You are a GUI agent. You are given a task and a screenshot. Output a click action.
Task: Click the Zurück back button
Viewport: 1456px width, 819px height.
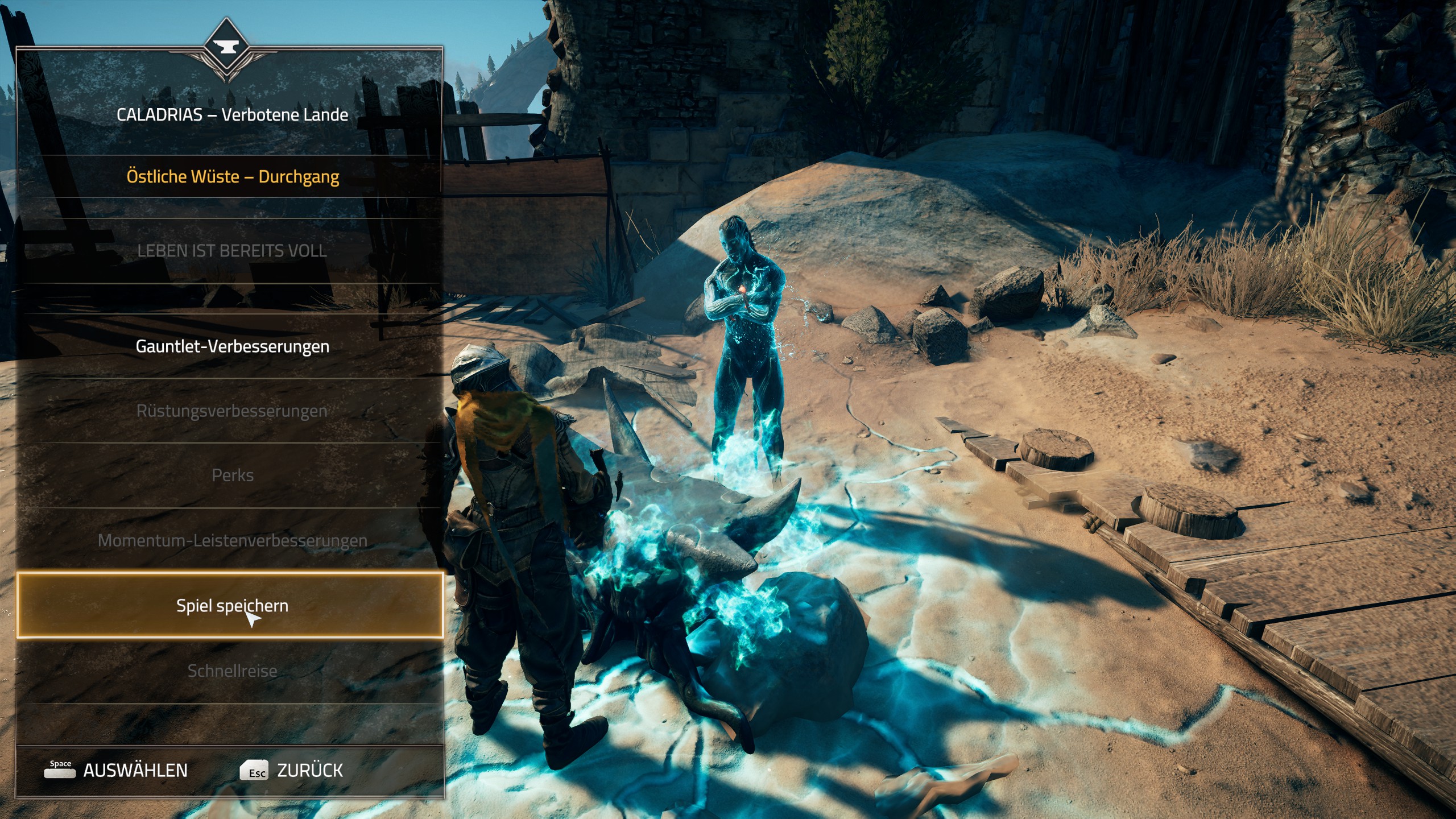click(x=292, y=771)
